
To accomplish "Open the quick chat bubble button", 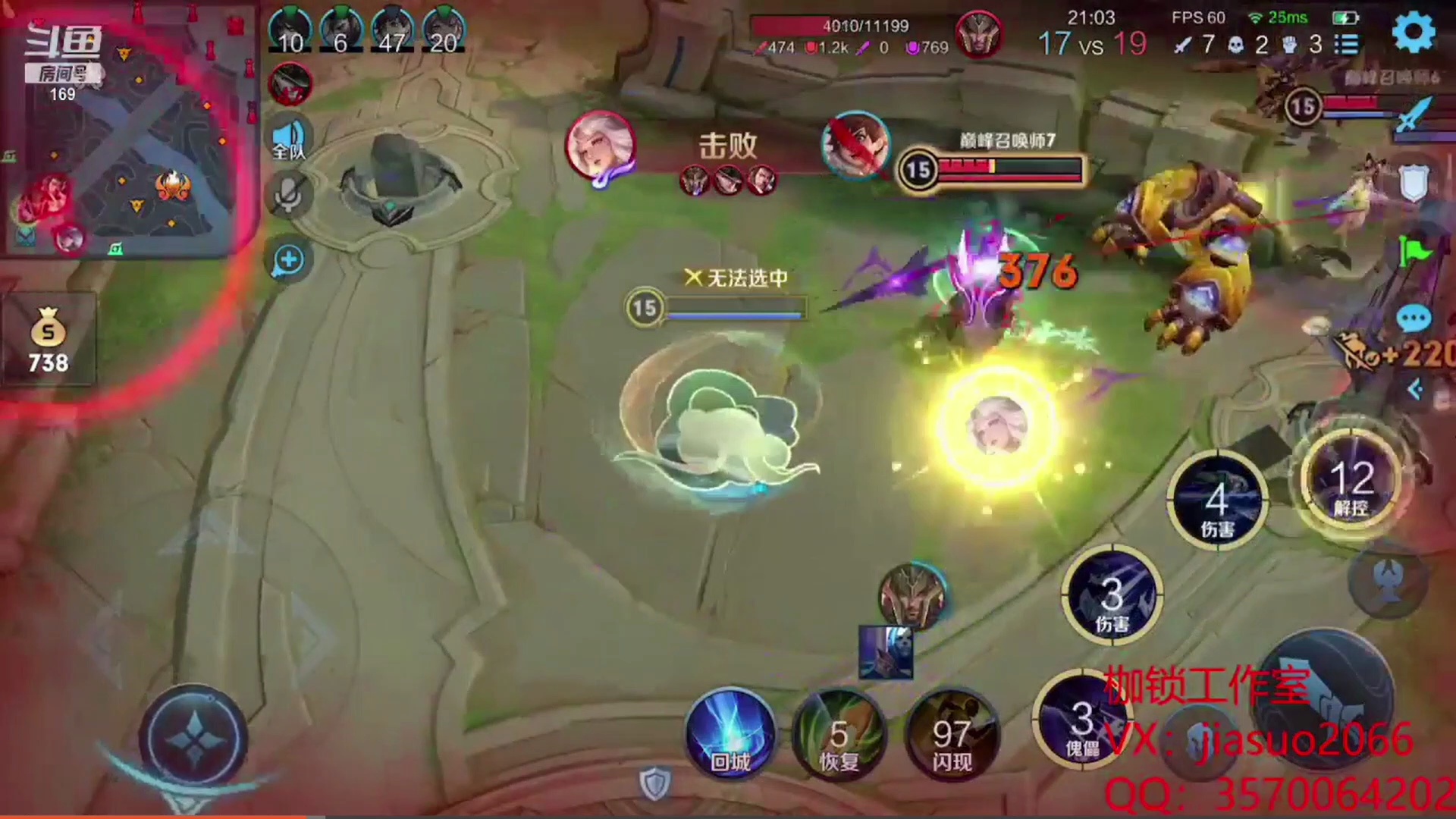I will (x=1414, y=319).
